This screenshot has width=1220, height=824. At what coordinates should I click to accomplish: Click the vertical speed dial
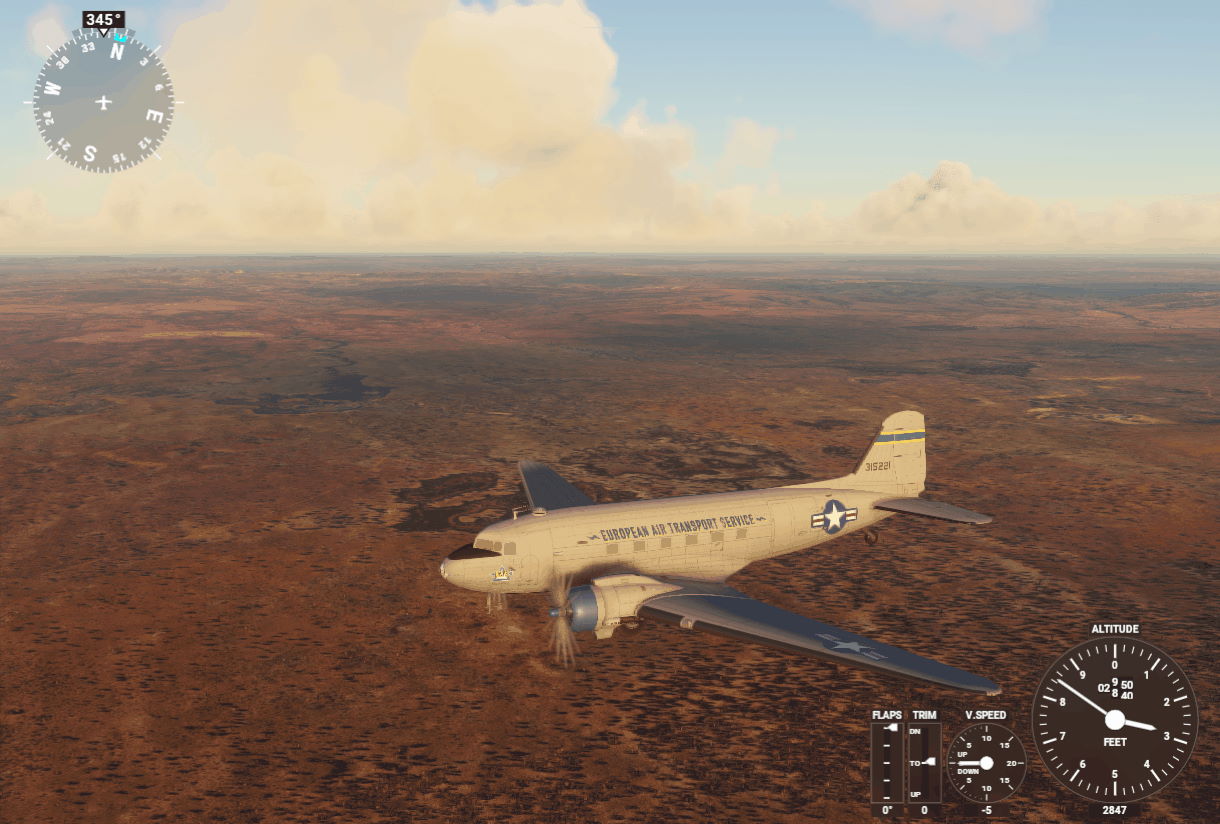point(986,763)
